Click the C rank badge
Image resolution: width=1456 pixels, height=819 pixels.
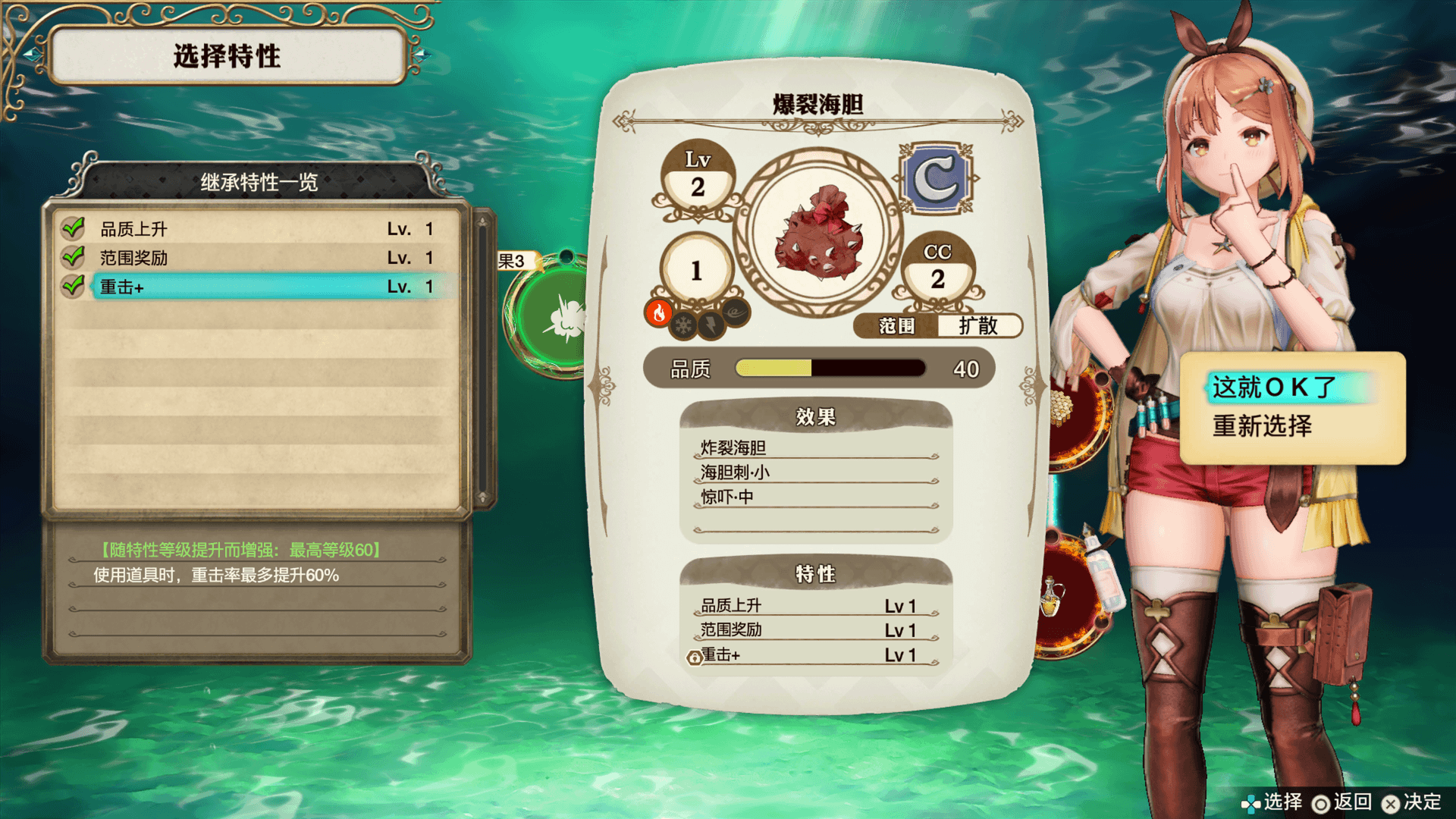tap(937, 180)
